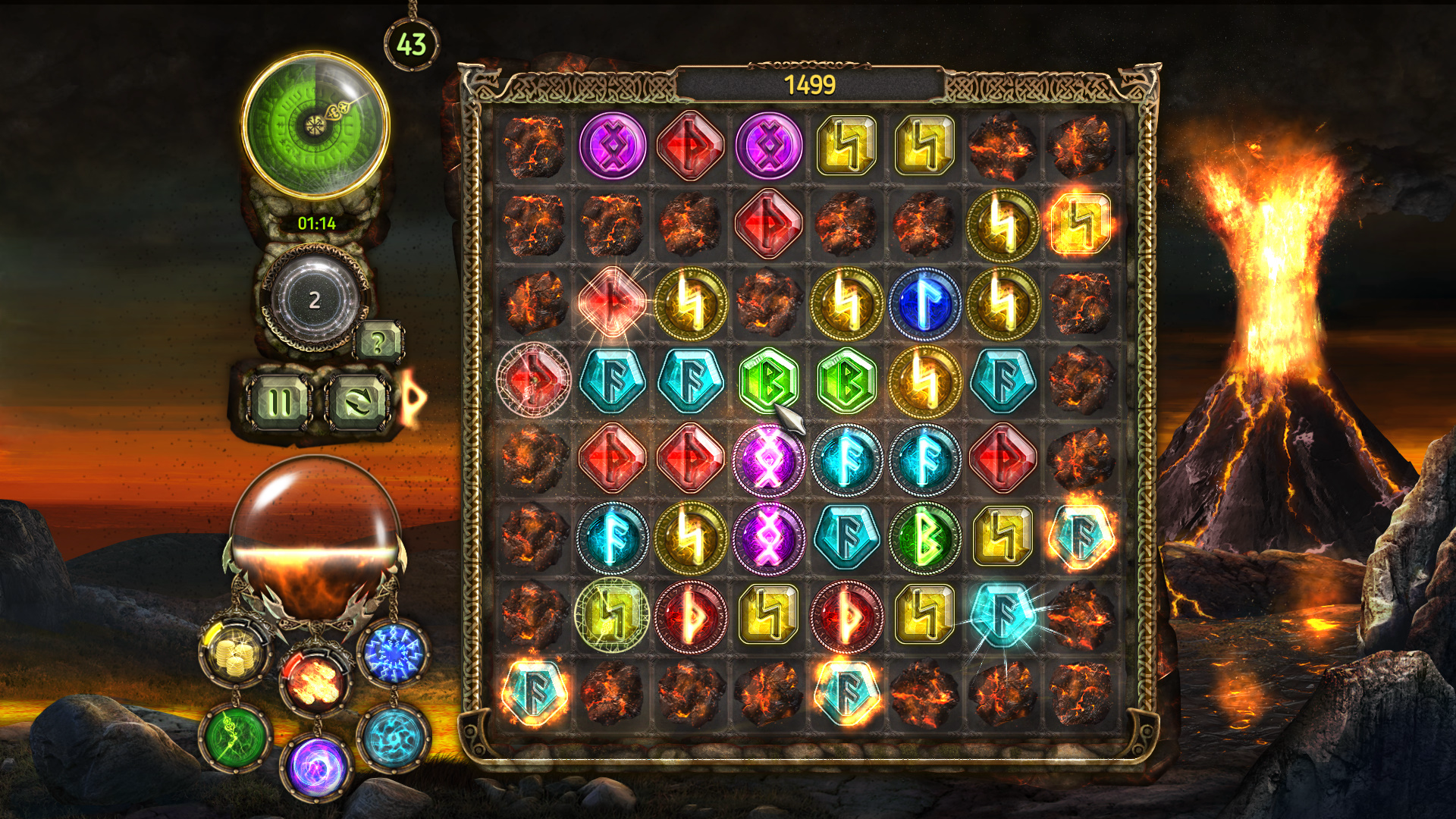Open the question mark help button
This screenshot has width=1456, height=819.
click(x=378, y=341)
